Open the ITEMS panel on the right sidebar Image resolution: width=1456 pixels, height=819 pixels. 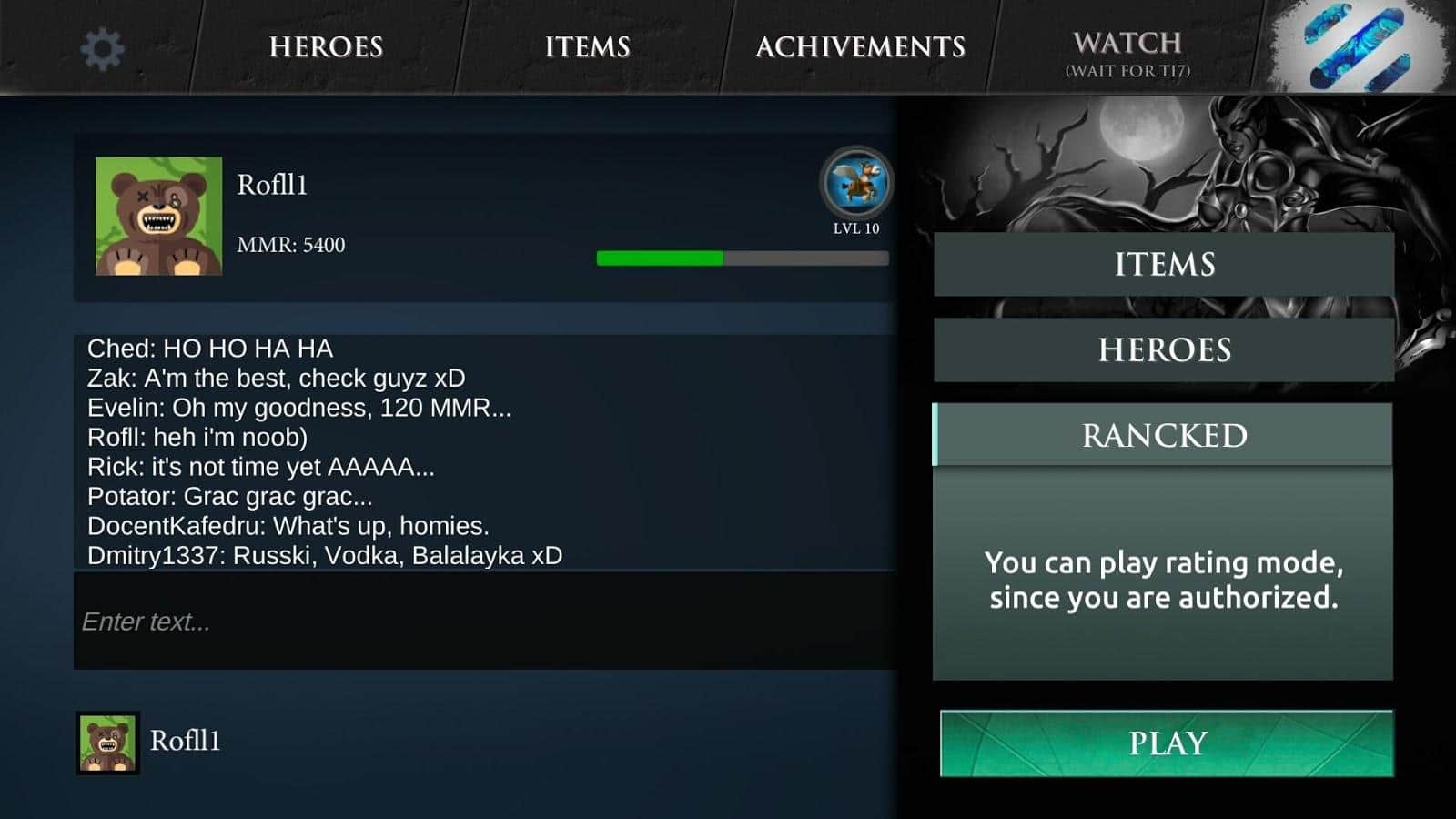pos(1162,265)
